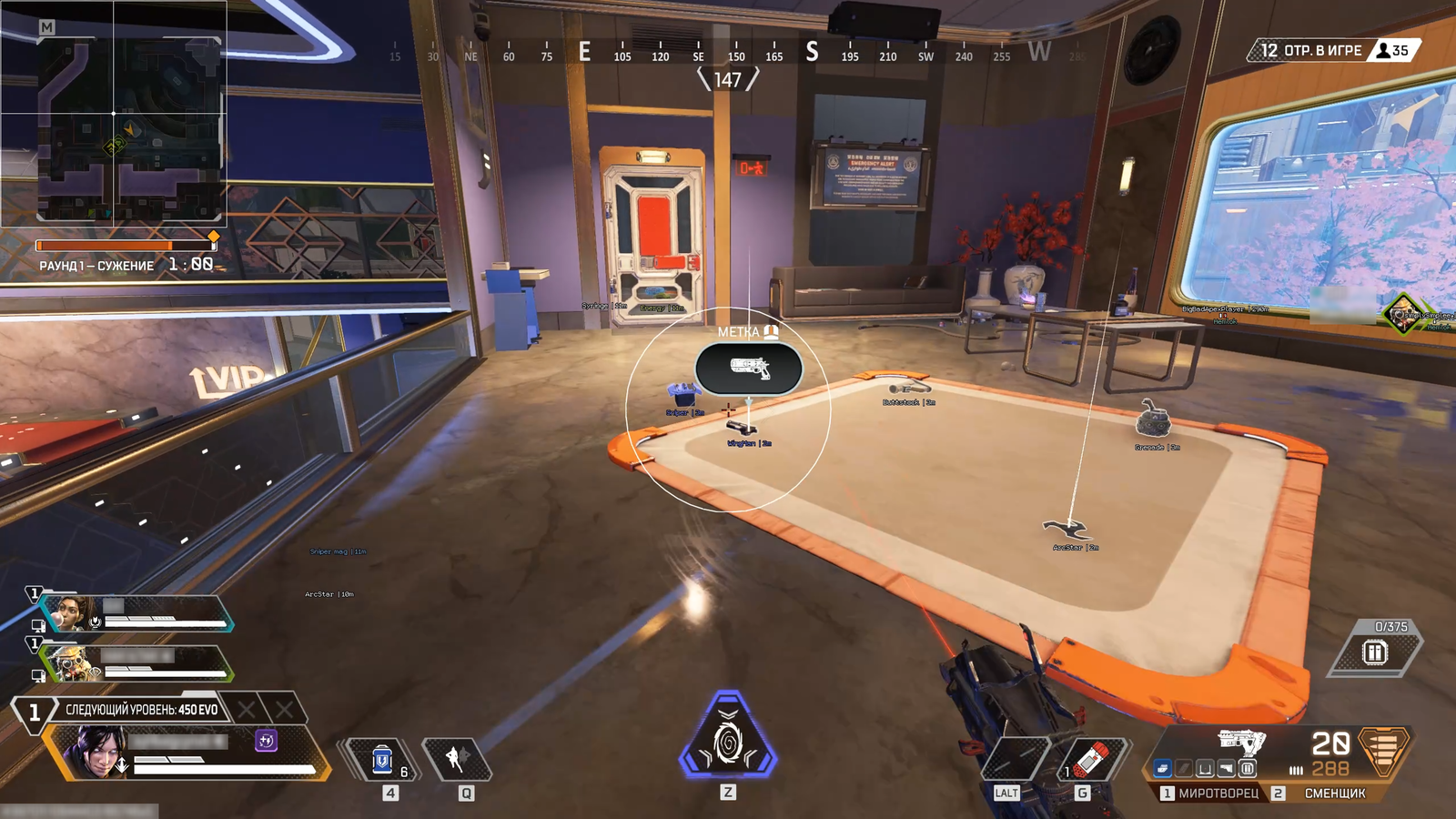Click the Миротворец weapon silhouette
This screenshot has height=819, width=1456.
(x=1242, y=740)
